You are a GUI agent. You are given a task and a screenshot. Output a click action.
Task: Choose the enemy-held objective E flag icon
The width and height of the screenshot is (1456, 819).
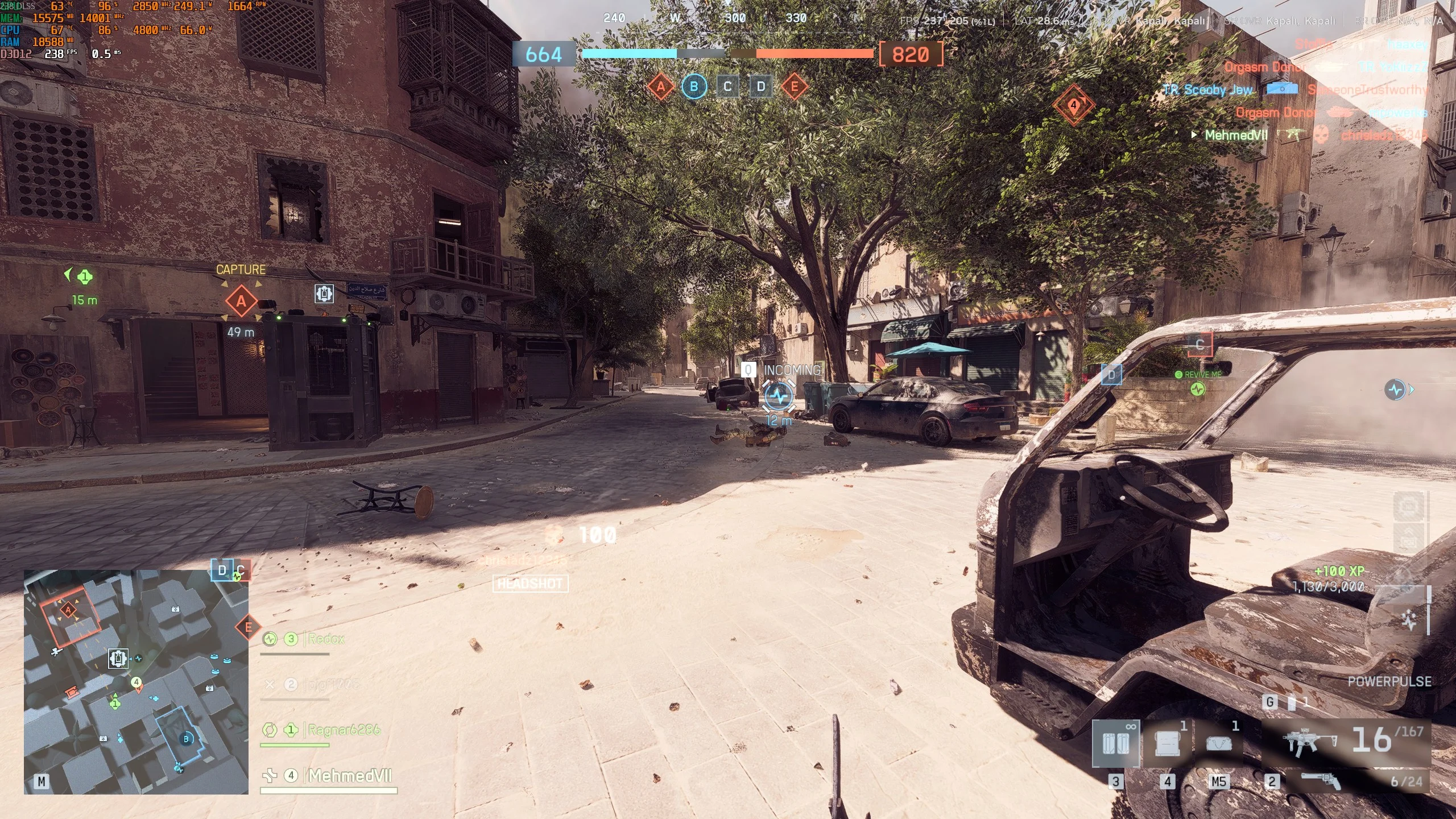(x=794, y=86)
